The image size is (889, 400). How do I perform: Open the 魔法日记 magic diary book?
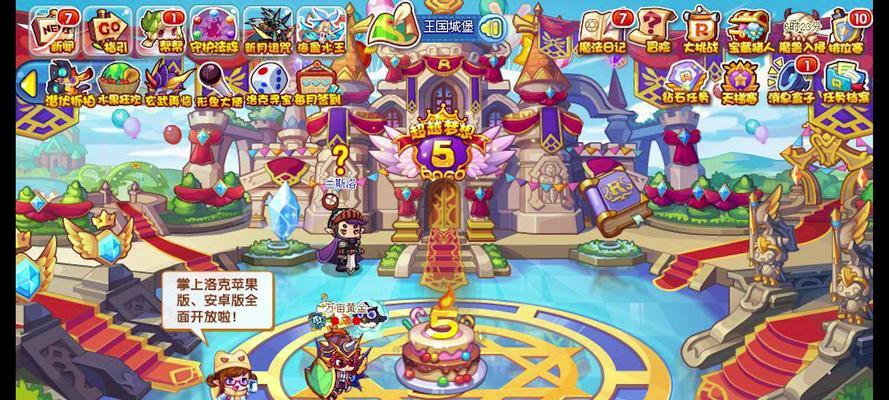tap(602, 27)
